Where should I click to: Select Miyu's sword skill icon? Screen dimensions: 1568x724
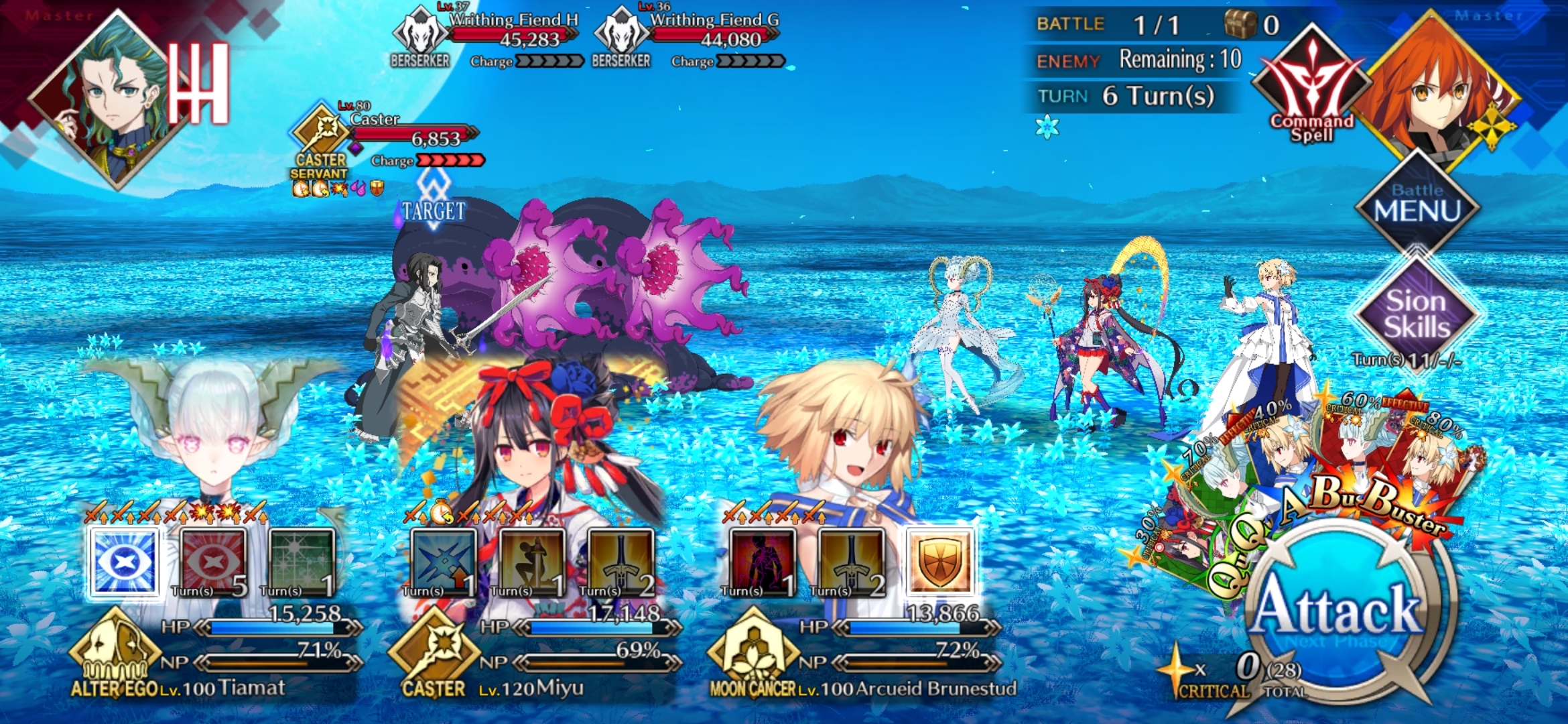click(620, 562)
